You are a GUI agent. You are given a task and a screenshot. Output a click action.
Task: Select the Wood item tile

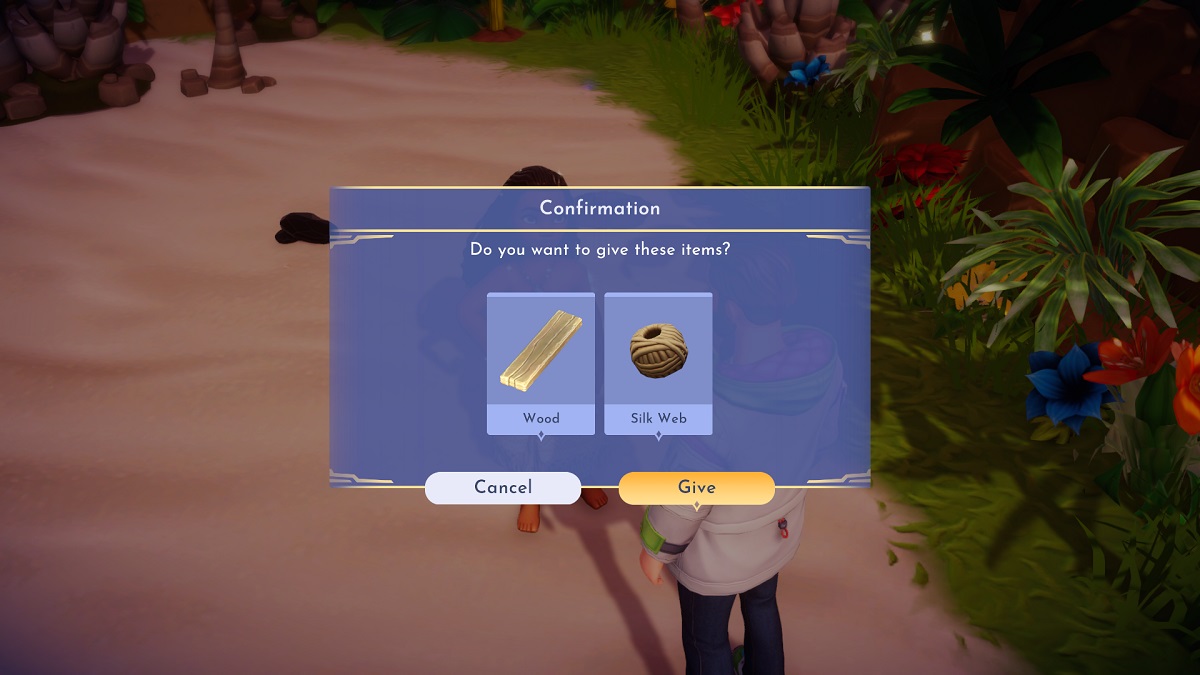(541, 364)
